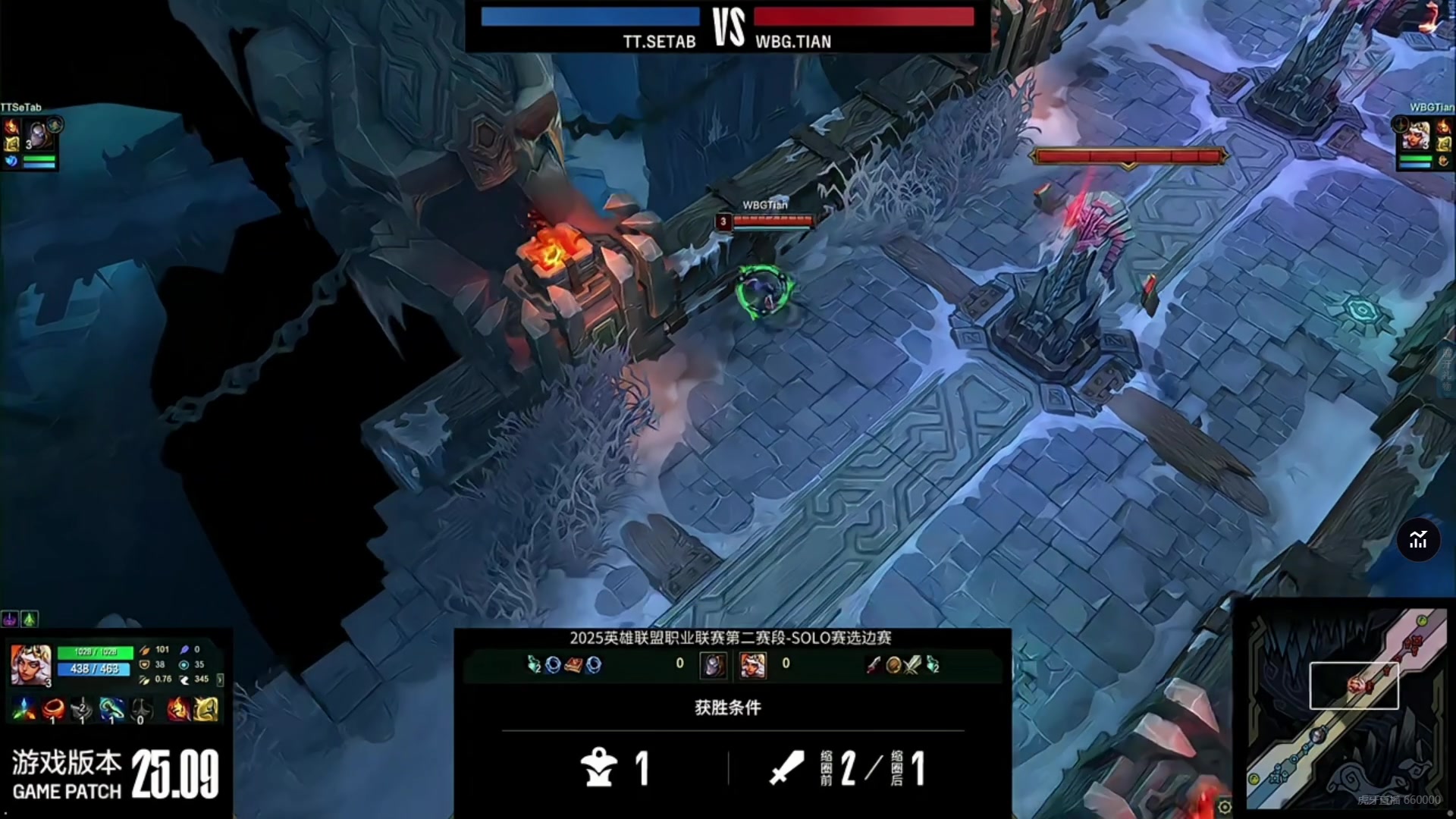Open the minimap settings gear
Image resolution: width=1456 pixels, height=819 pixels.
point(1224,806)
